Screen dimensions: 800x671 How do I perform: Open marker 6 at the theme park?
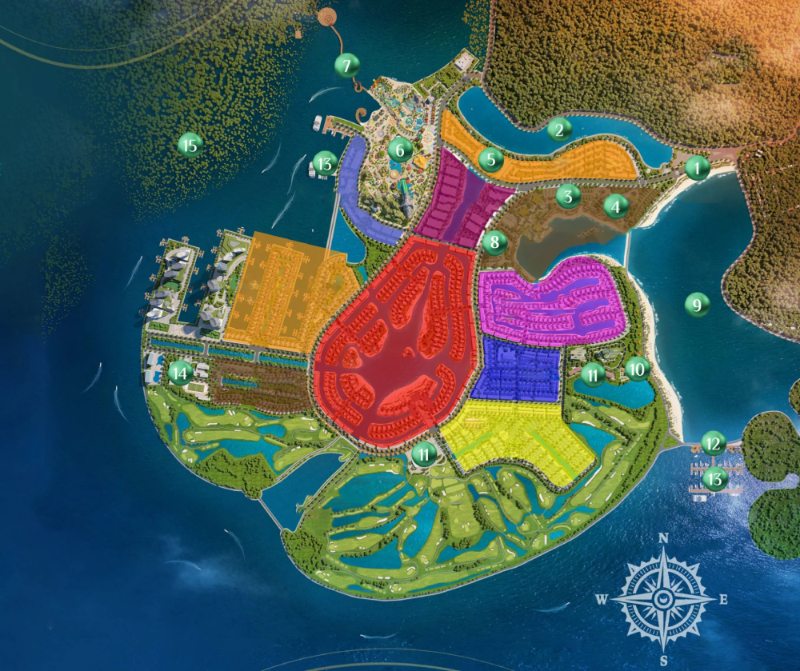[400, 150]
